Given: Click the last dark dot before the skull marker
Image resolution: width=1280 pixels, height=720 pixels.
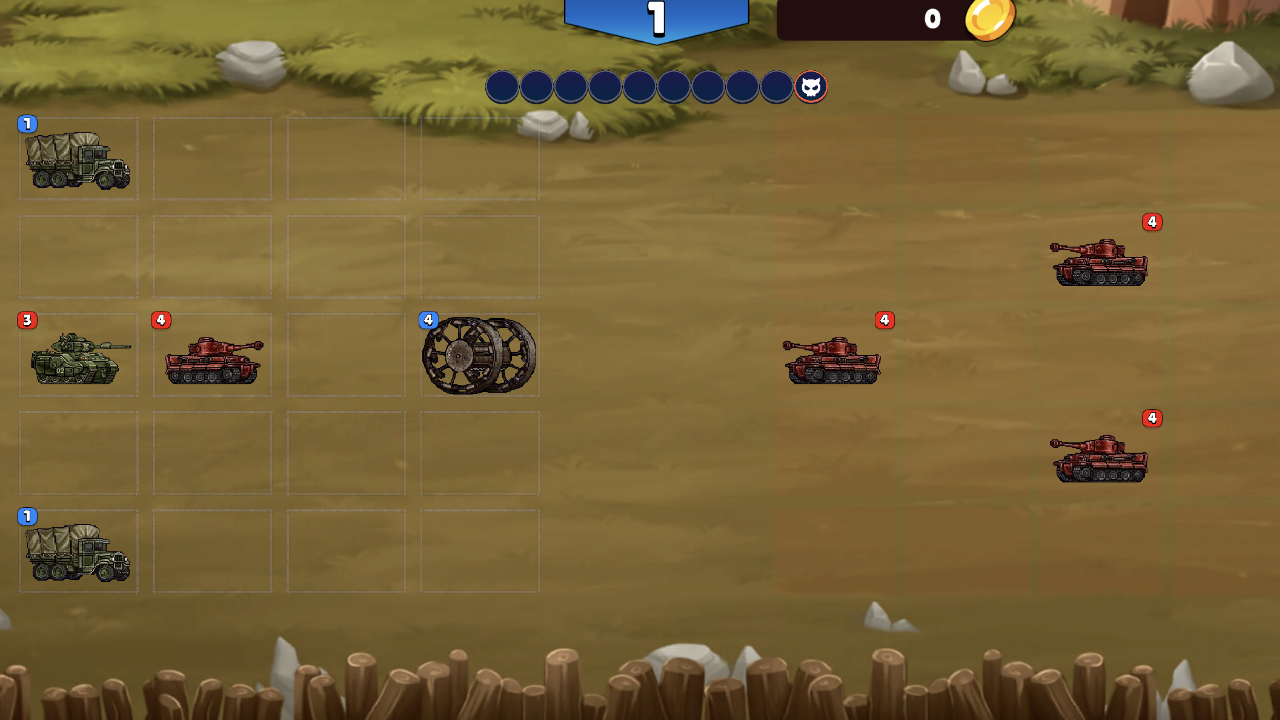Looking at the screenshot, I should point(775,87).
